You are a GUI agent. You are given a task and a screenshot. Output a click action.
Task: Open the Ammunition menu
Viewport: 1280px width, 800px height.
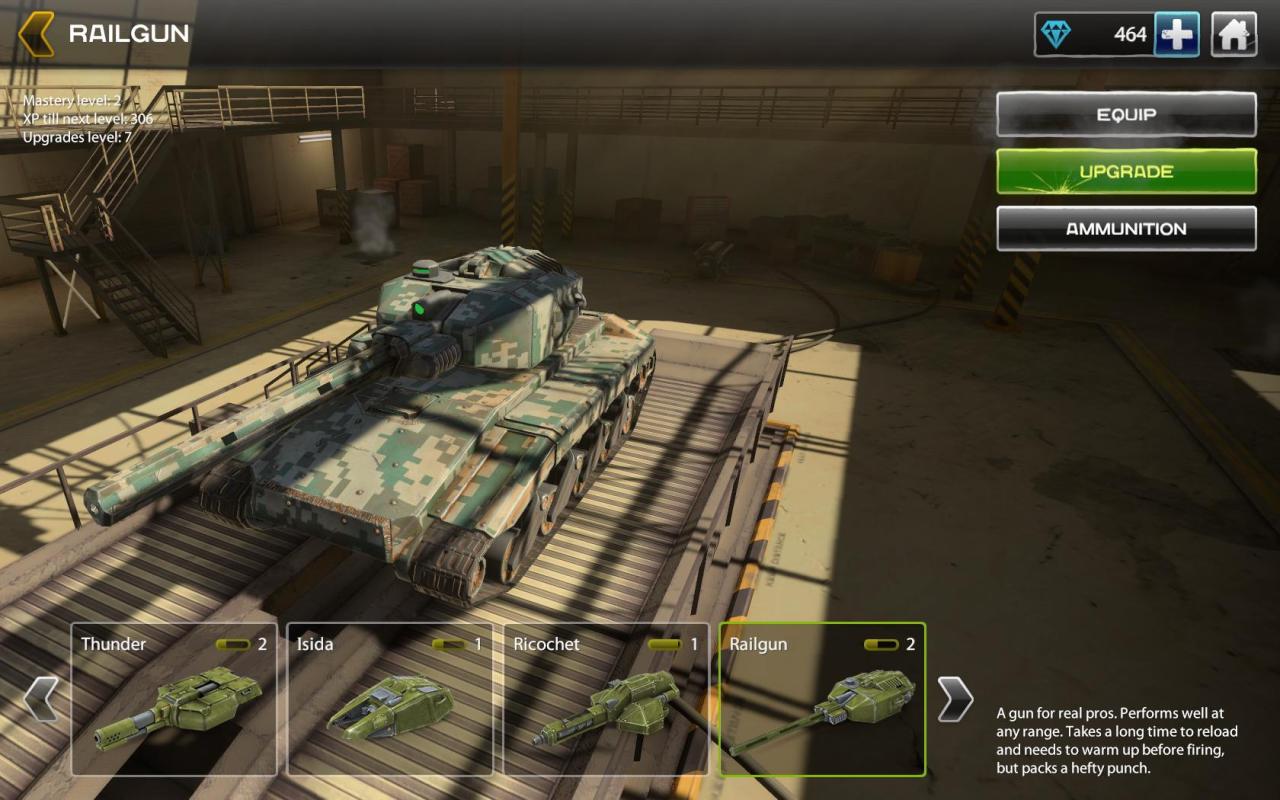point(1126,228)
